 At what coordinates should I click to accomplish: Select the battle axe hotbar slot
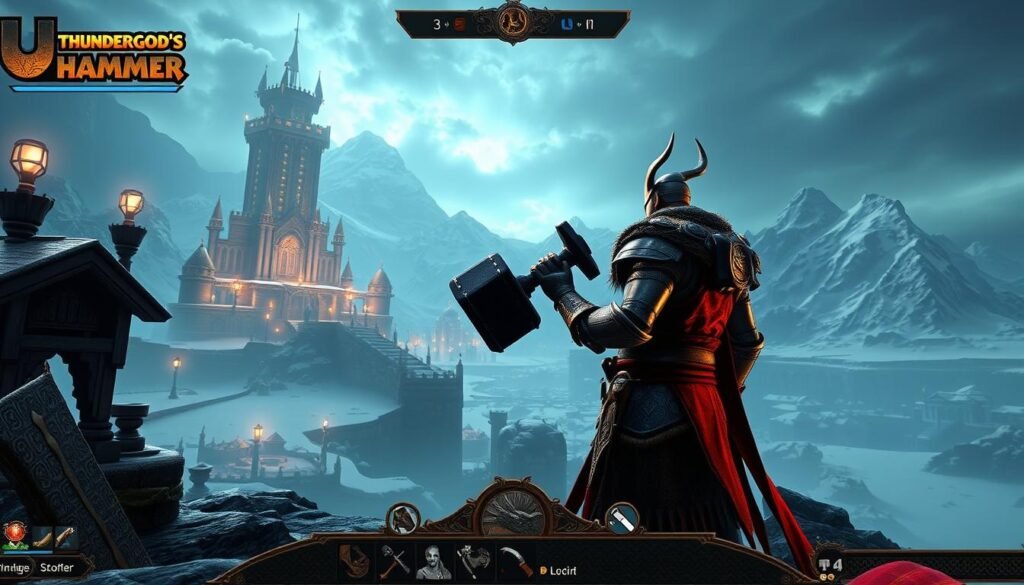[472, 561]
